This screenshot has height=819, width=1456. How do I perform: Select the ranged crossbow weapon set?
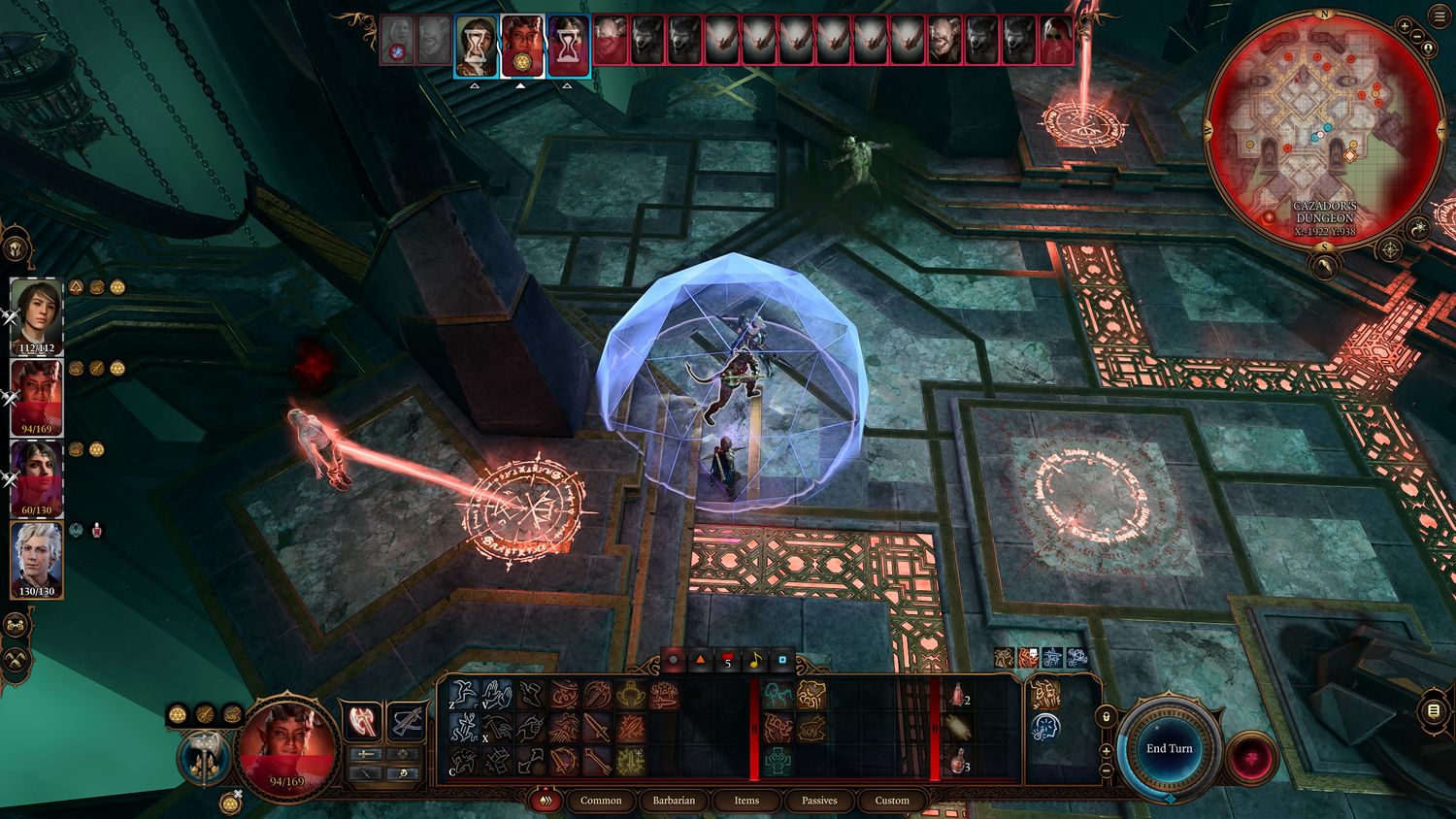click(x=406, y=722)
